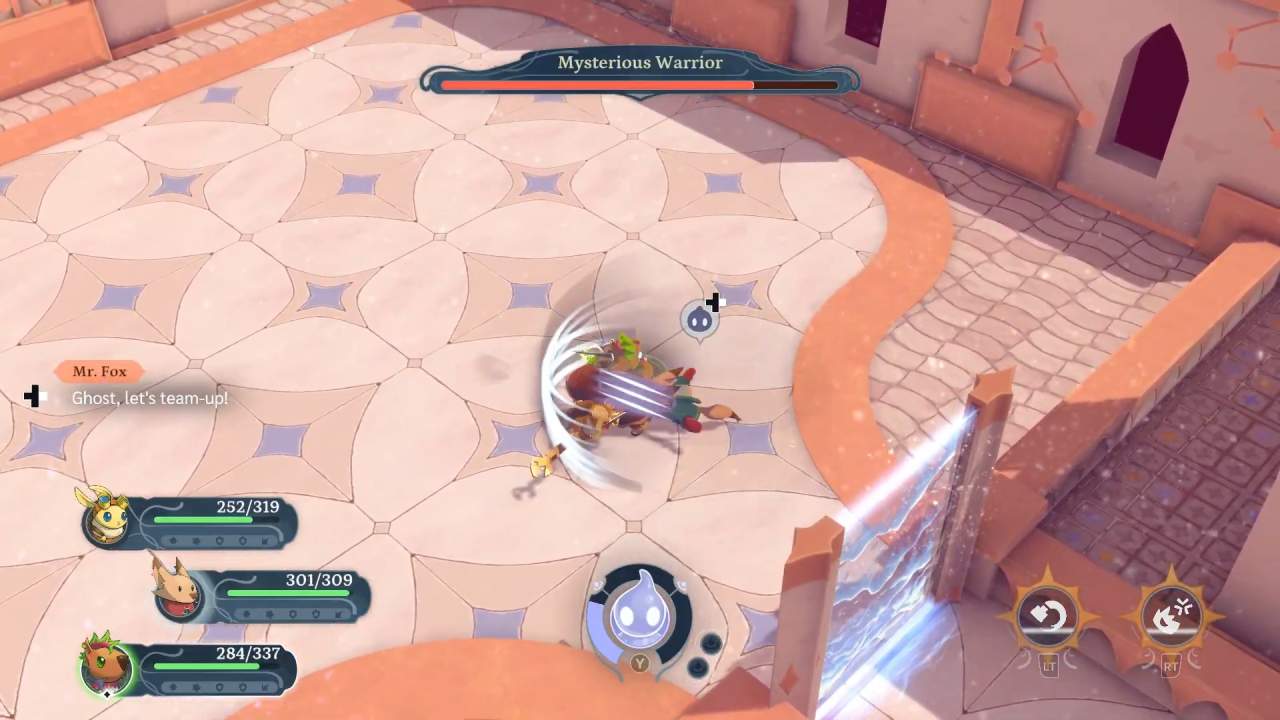Expand the upper small dot beside the ability wheel

point(712,643)
